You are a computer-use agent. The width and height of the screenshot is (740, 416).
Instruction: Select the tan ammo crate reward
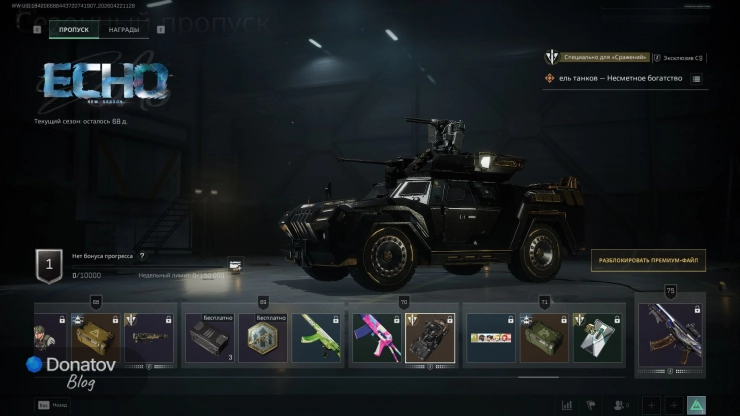tap(95, 338)
